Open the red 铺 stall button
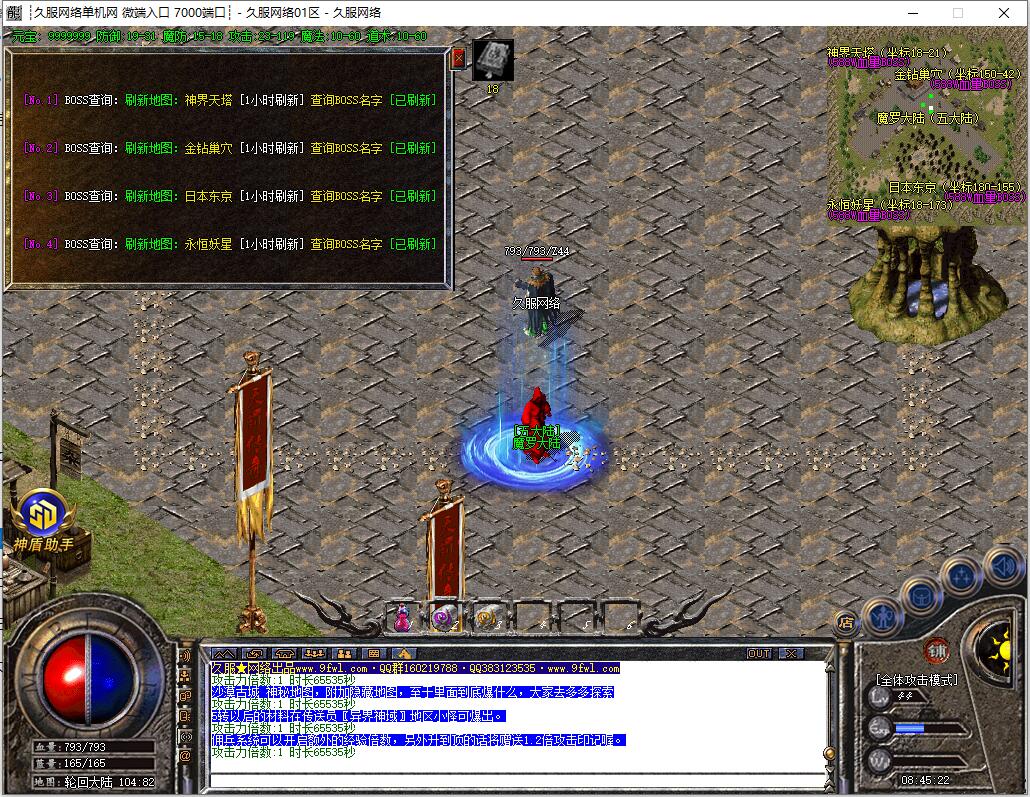Image resolution: width=1030 pixels, height=797 pixels. (936, 649)
